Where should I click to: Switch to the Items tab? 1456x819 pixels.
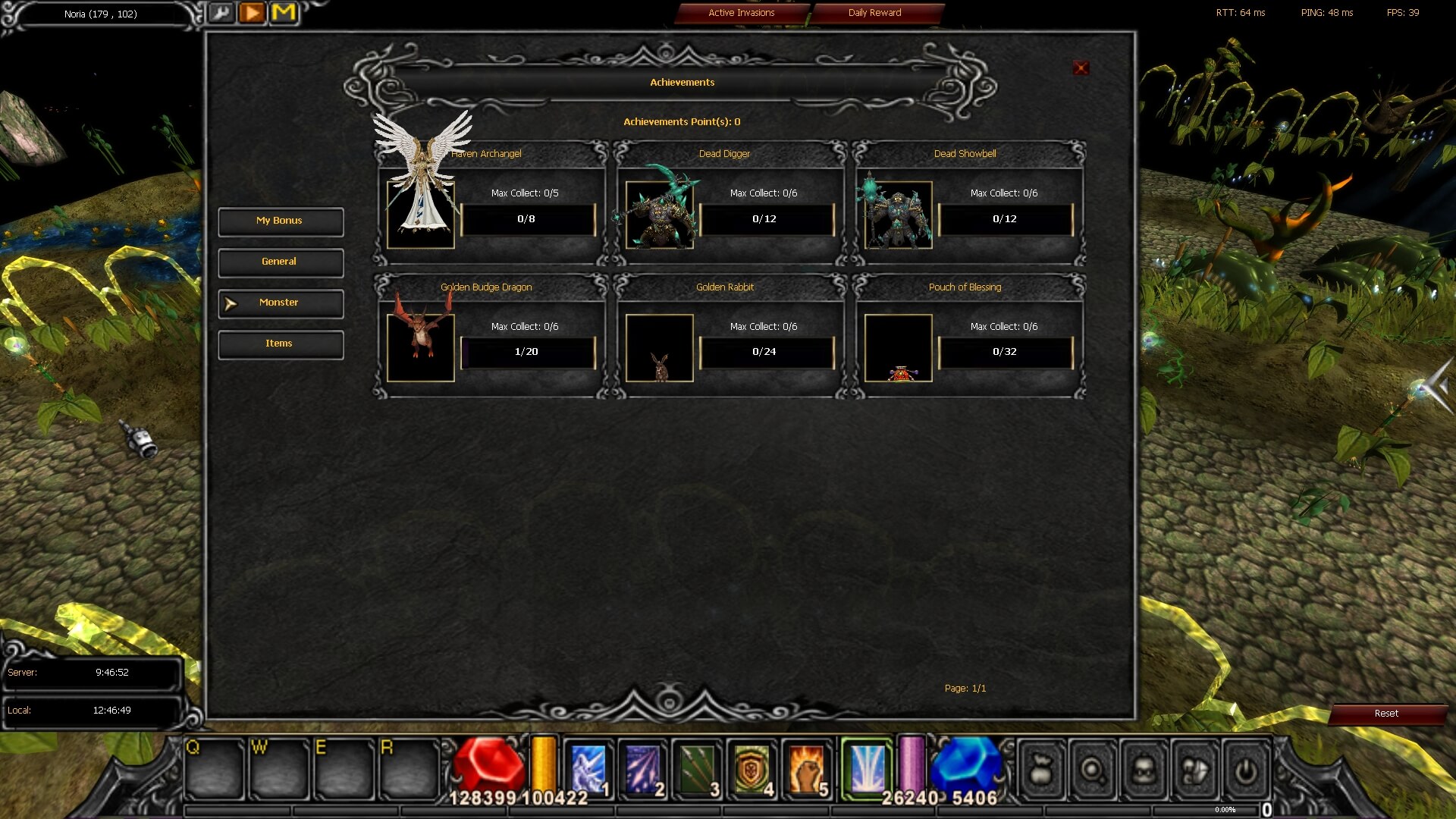tap(280, 344)
